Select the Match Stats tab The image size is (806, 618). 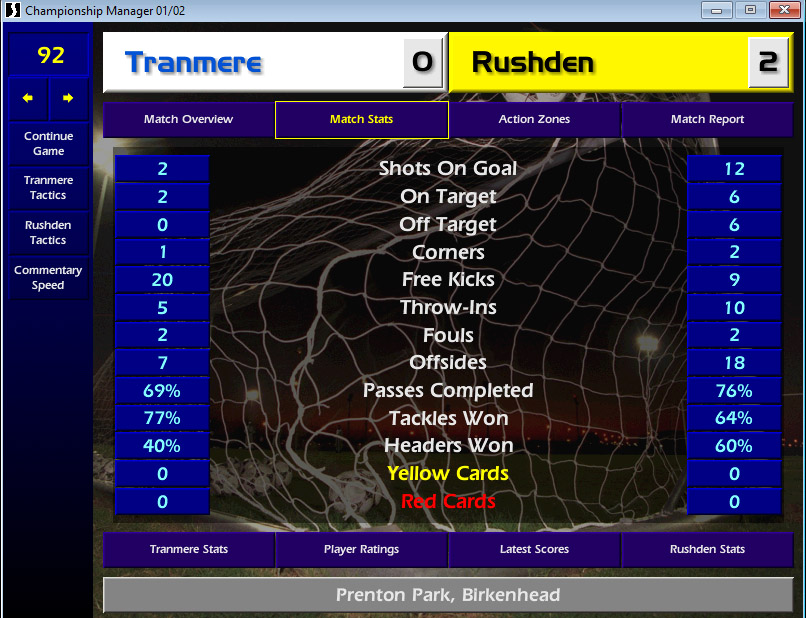tap(361, 119)
